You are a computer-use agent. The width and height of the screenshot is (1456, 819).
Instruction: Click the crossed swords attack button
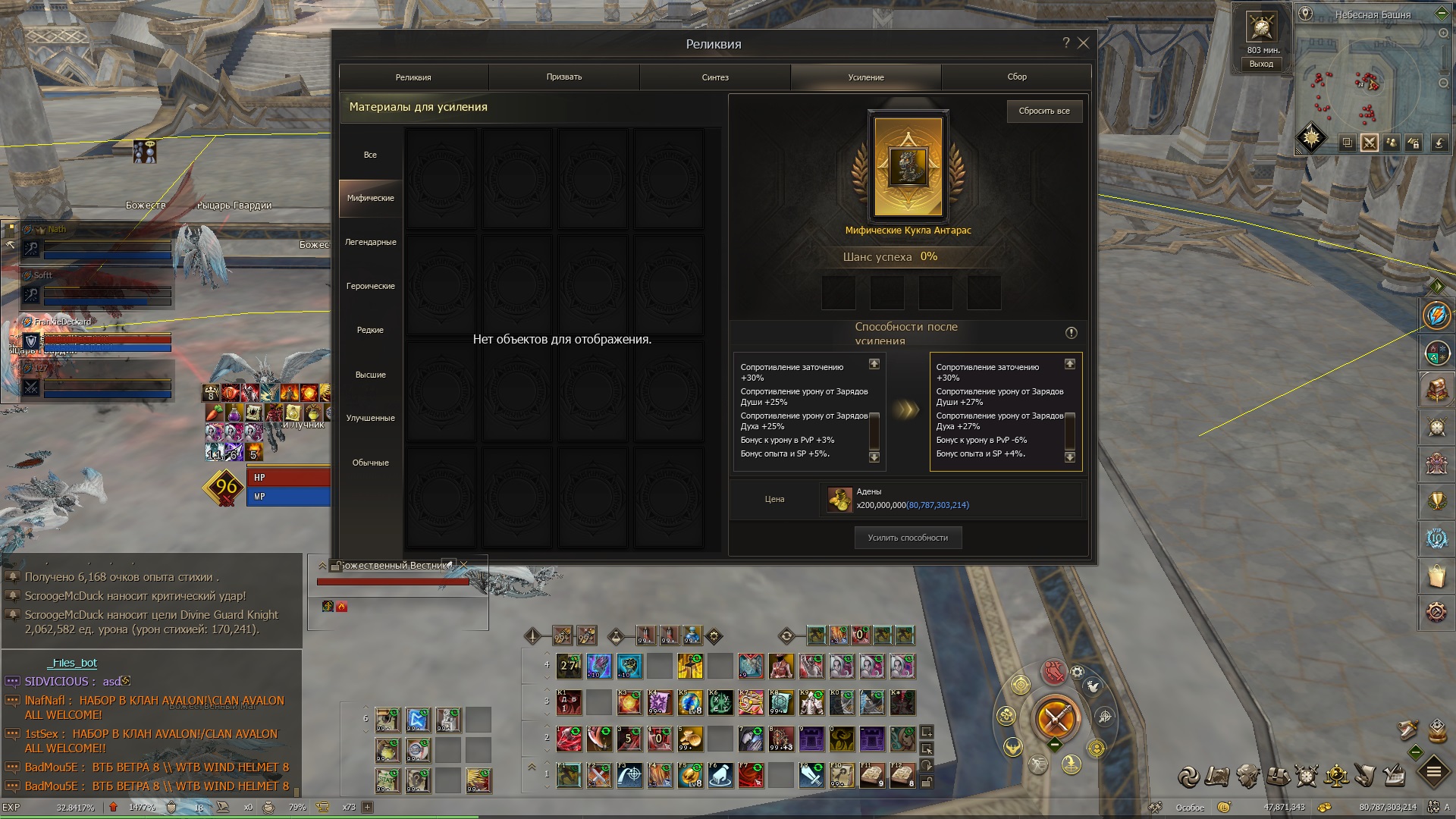click(x=1055, y=717)
